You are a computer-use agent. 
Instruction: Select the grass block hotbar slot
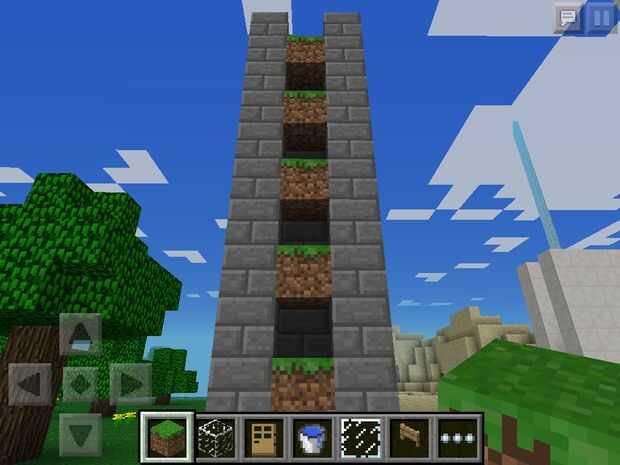point(166,437)
